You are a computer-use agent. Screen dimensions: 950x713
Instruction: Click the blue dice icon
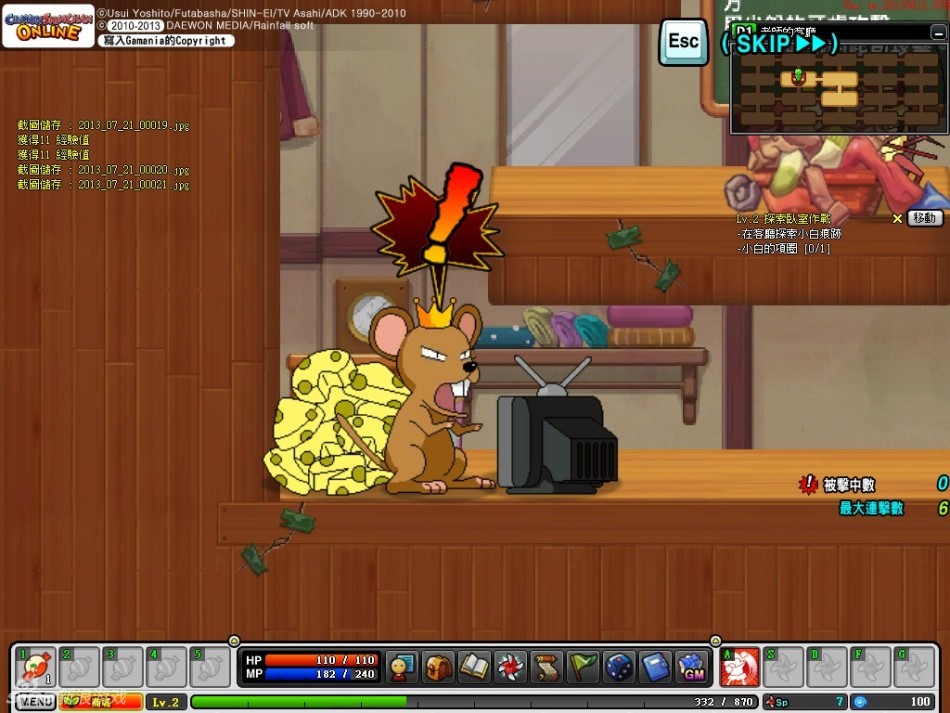(619, 667)
